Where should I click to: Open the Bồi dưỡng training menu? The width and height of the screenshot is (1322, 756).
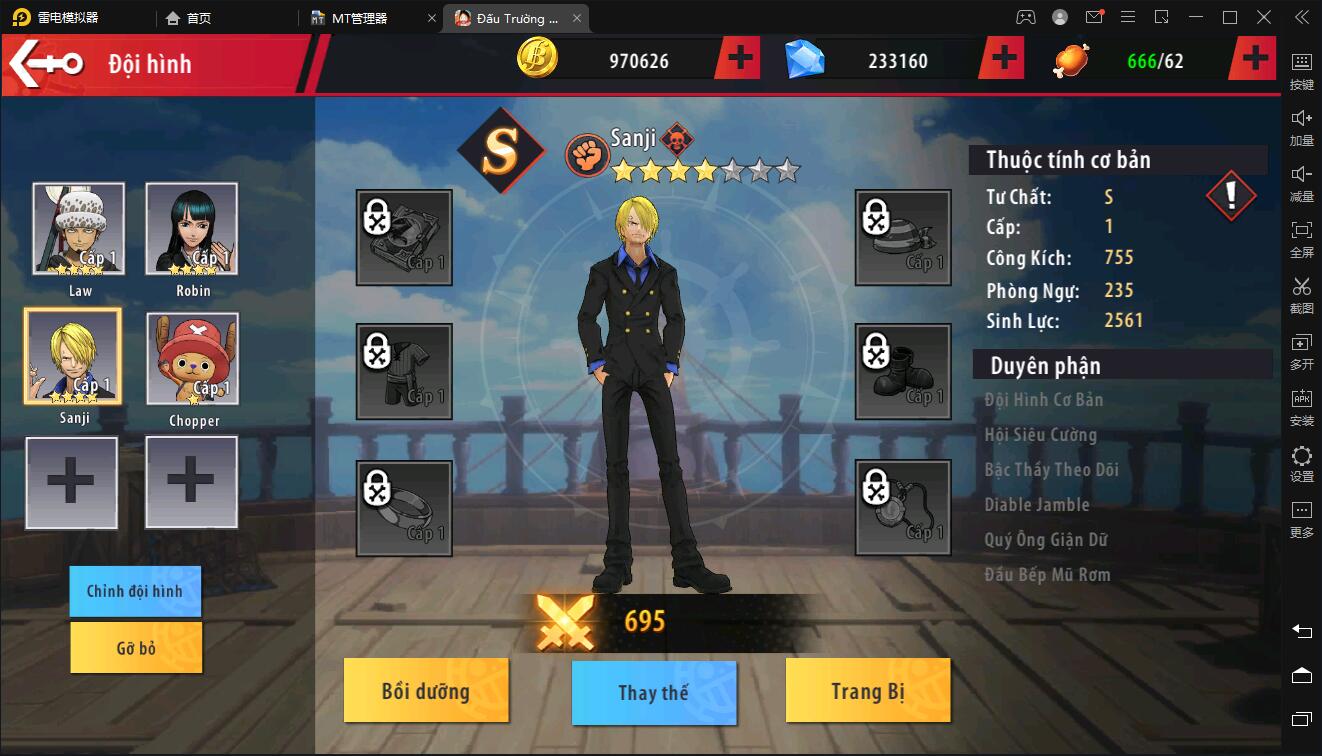click(426, 692)
